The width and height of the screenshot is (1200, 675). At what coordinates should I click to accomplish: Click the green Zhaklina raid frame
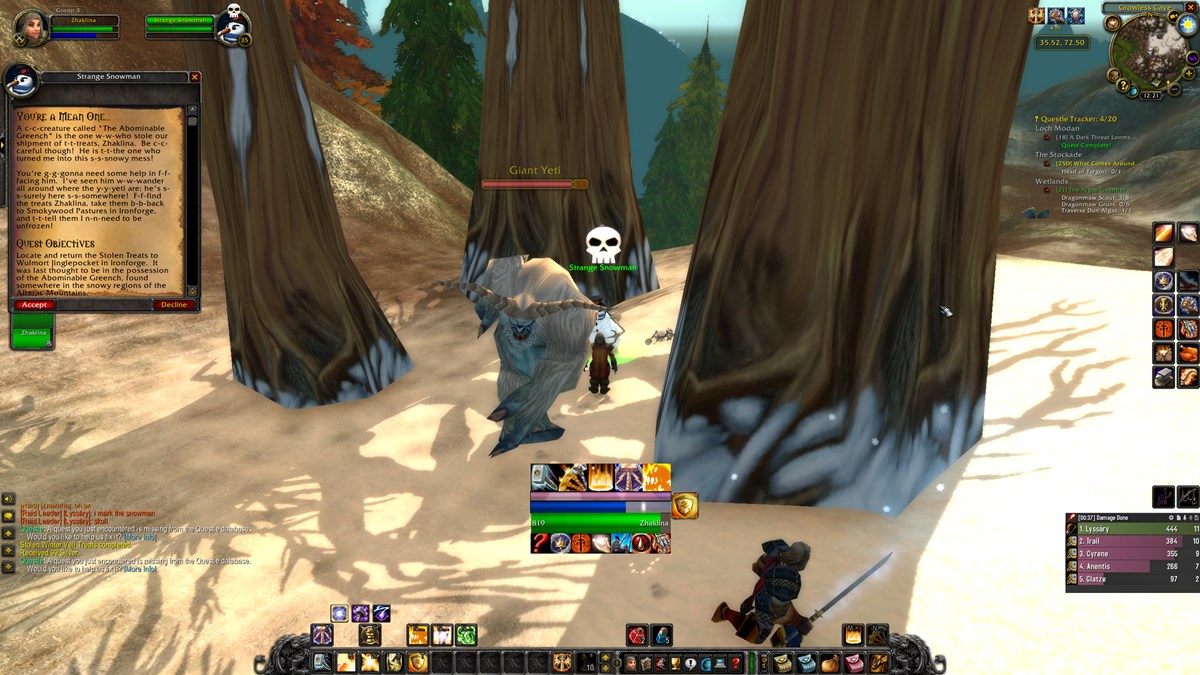(x=33, y=331)
